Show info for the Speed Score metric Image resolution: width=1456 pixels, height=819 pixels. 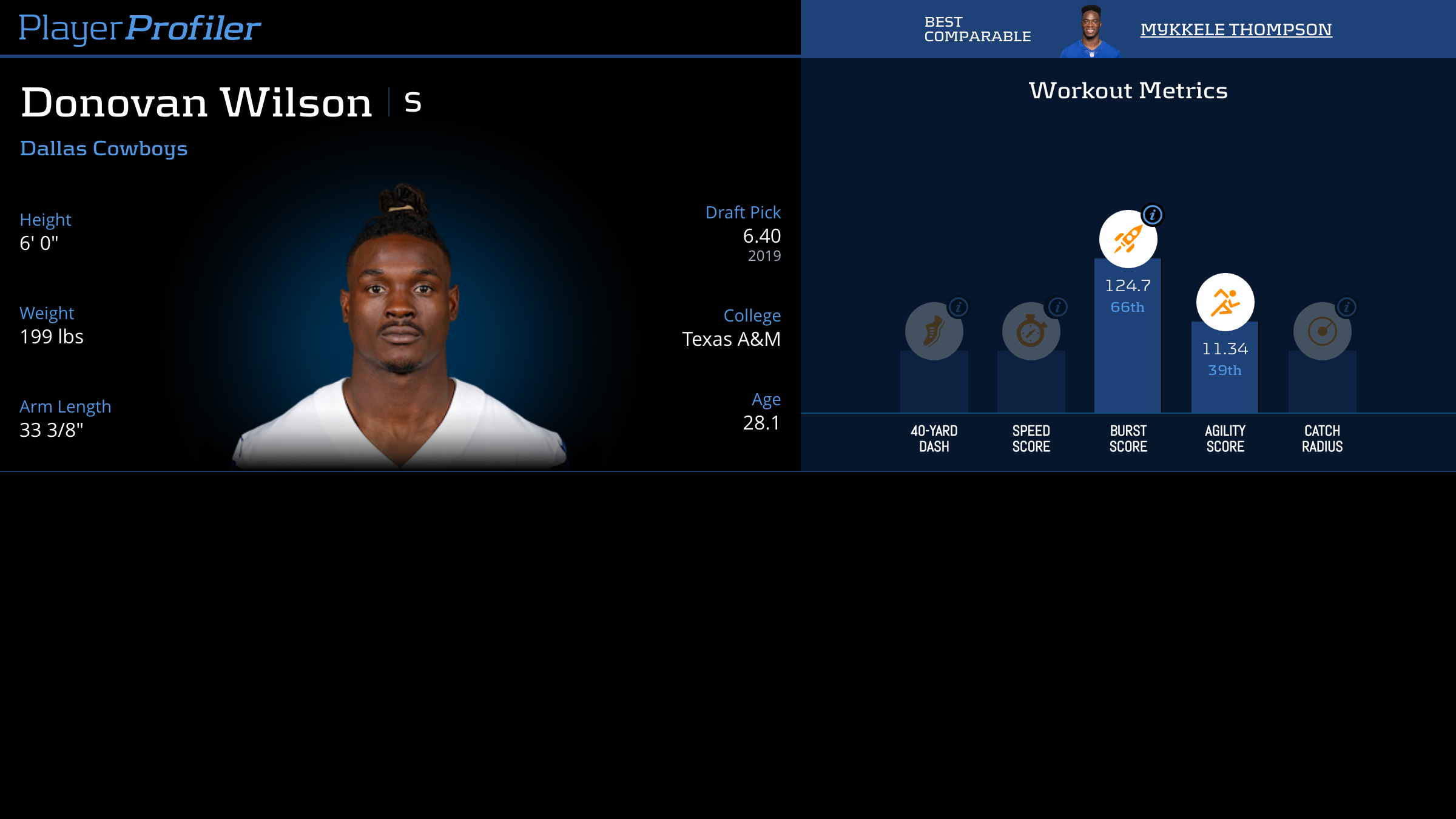coord(1057,307)
